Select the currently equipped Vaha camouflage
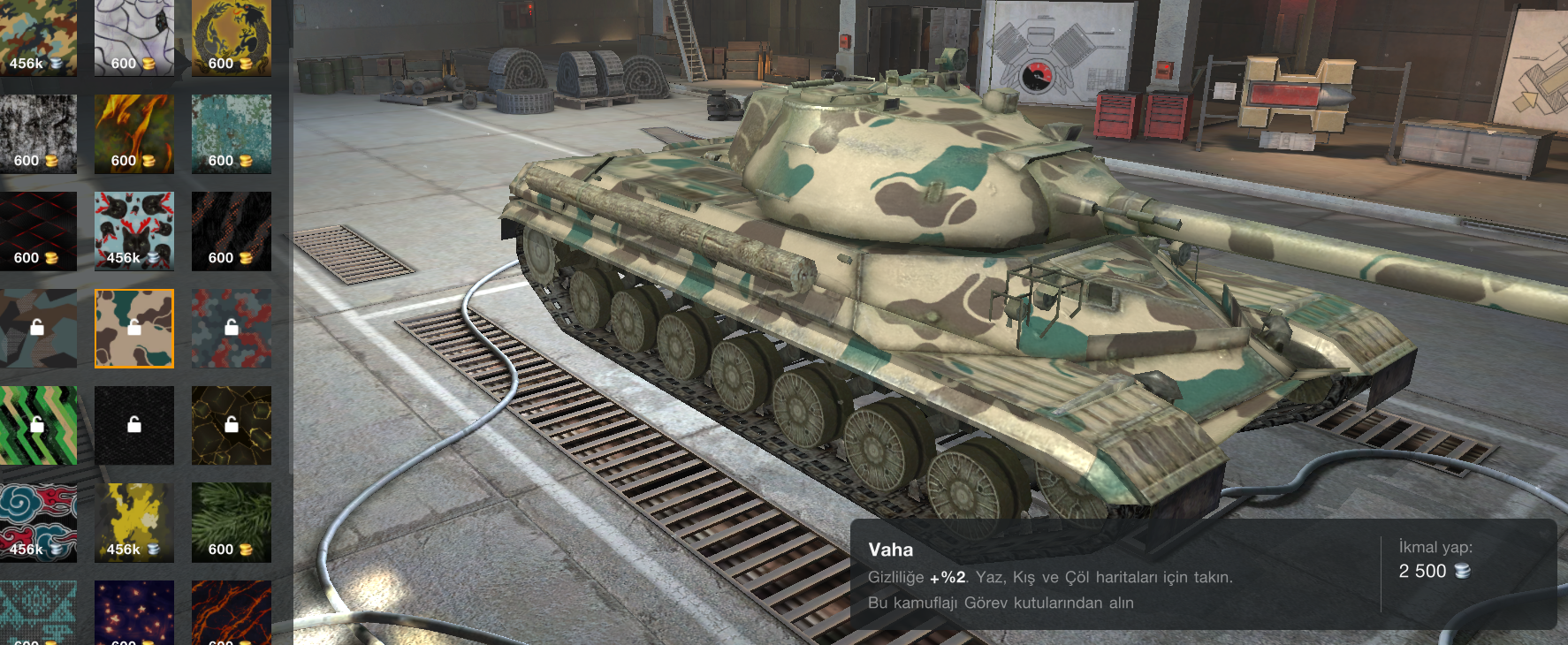 (133, 329)
